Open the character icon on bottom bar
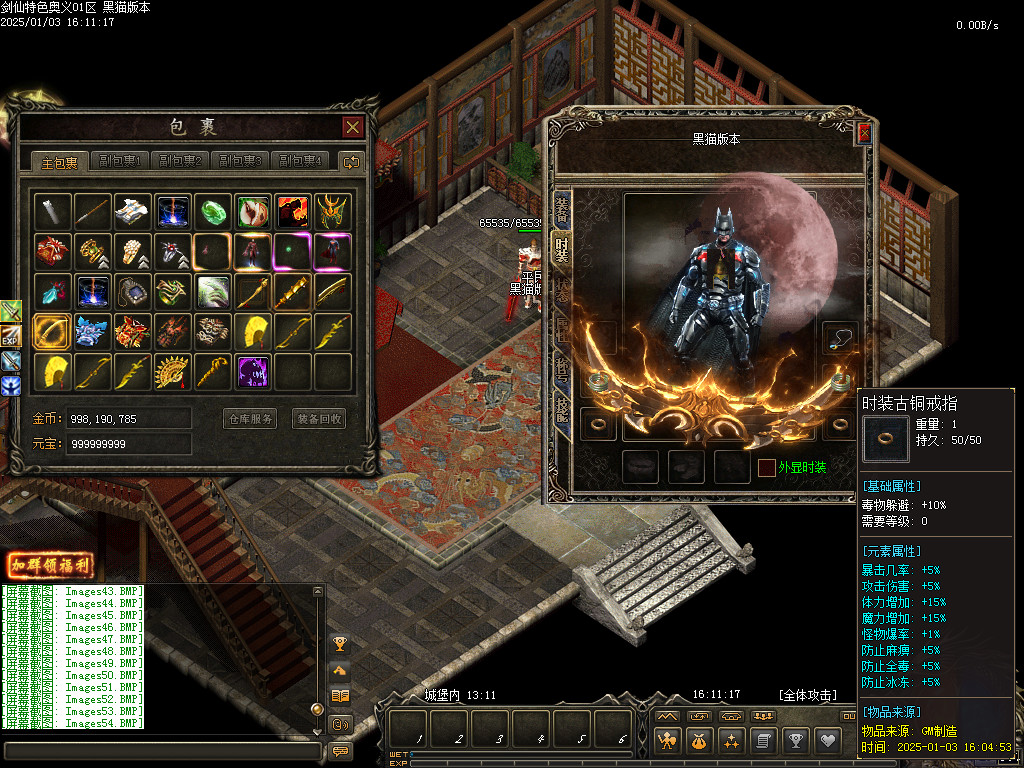The height and width of the screenshot is (768, 1024). (x=667, y=741)
